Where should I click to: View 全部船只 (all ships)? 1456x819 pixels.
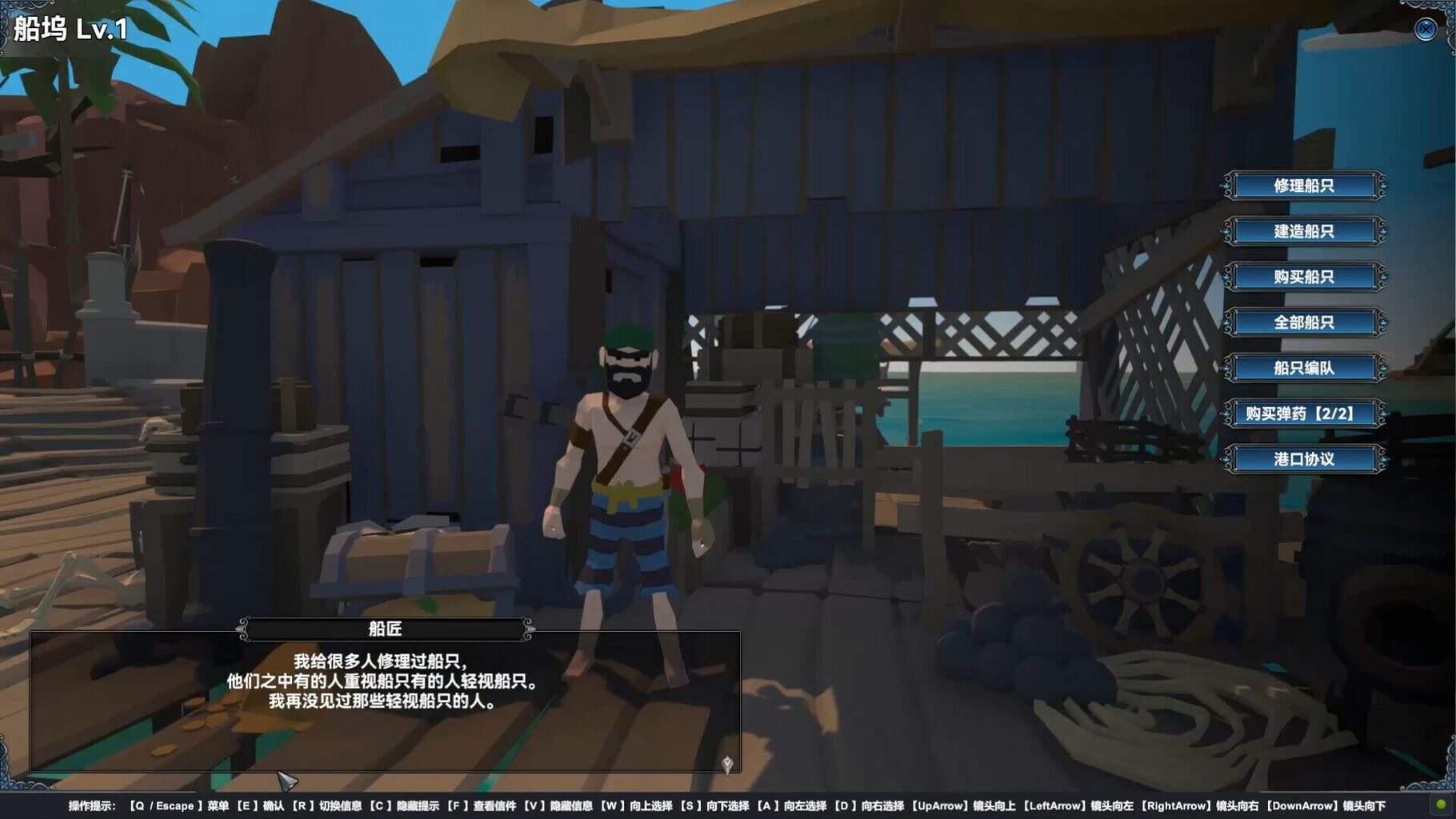pyautogui.click(x=1304, y=322)
